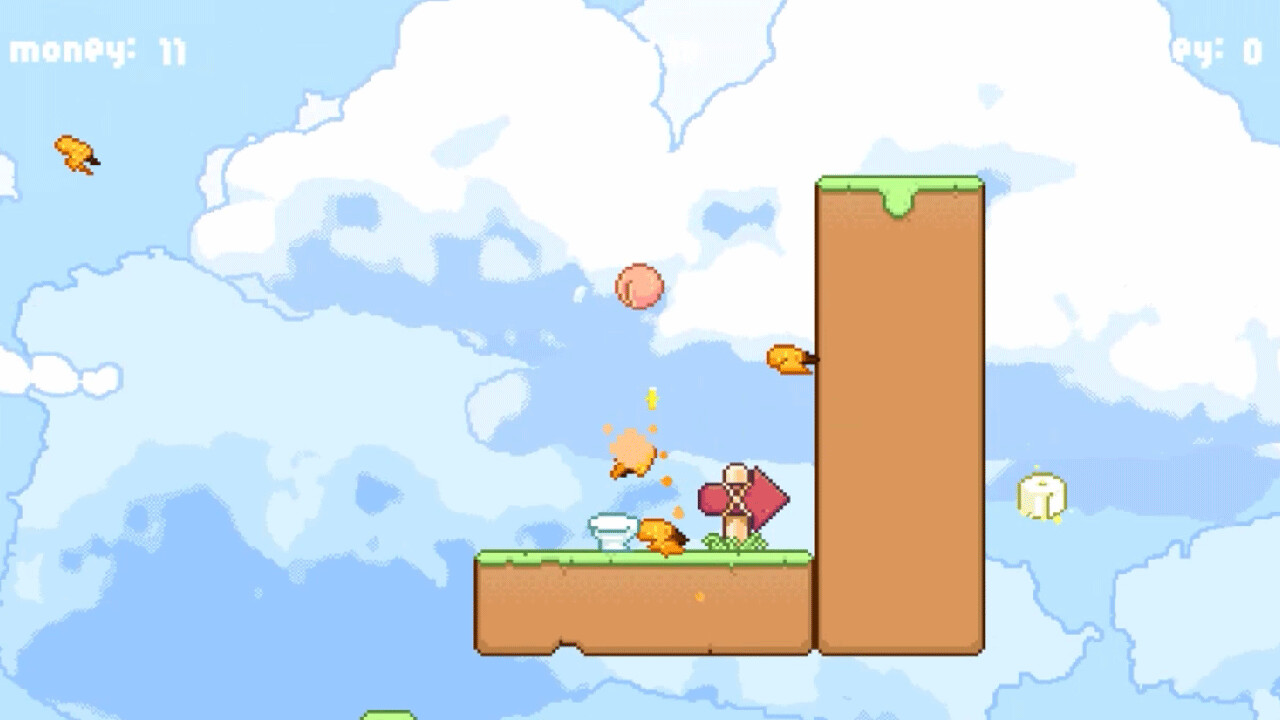Click the dark chicken behind the golden one
1280x720 pixels.
pyautogui.click(x=681, y=537)
